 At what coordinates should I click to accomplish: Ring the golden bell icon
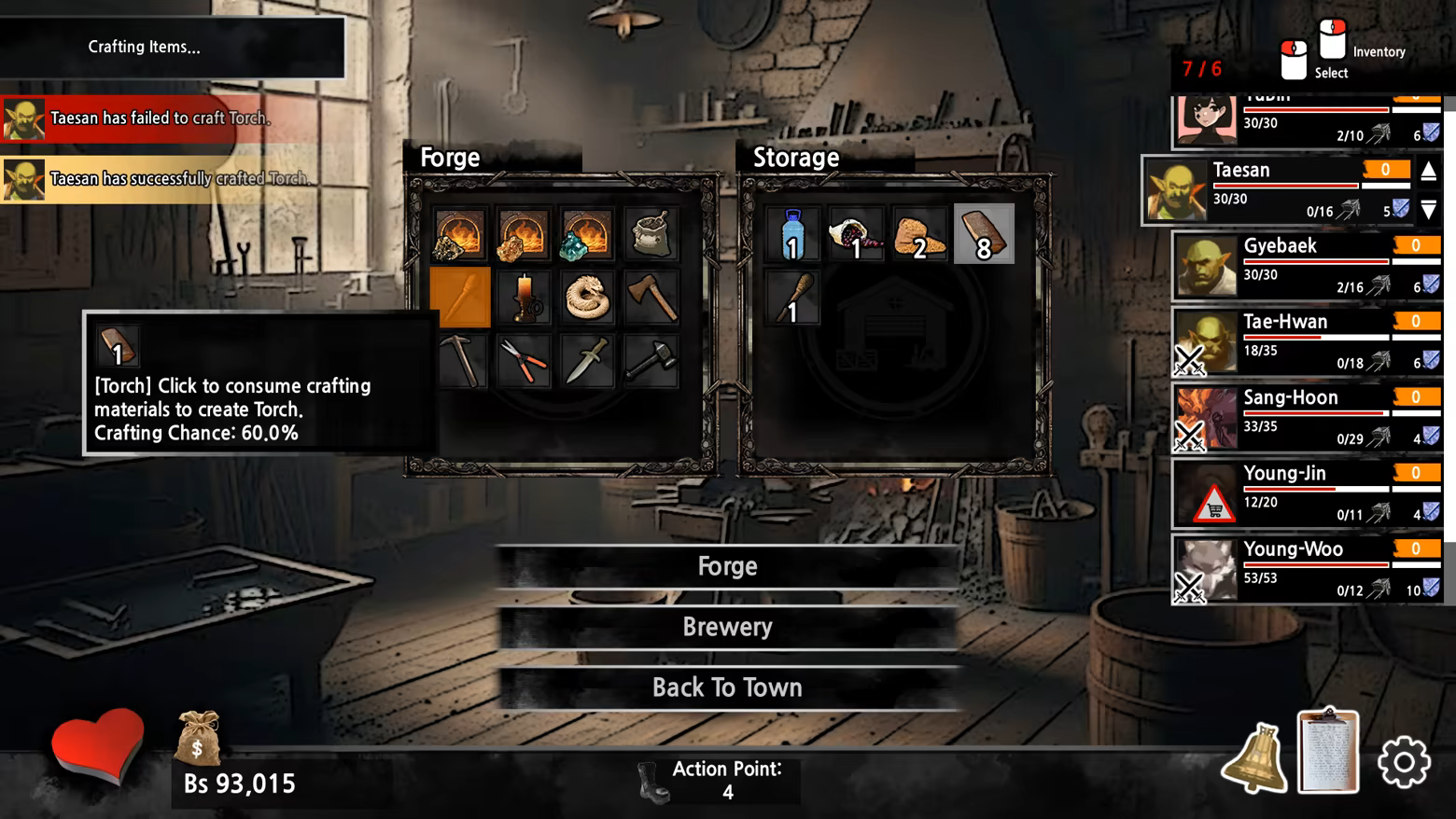pyautogui.click(x=1255, y=759)
